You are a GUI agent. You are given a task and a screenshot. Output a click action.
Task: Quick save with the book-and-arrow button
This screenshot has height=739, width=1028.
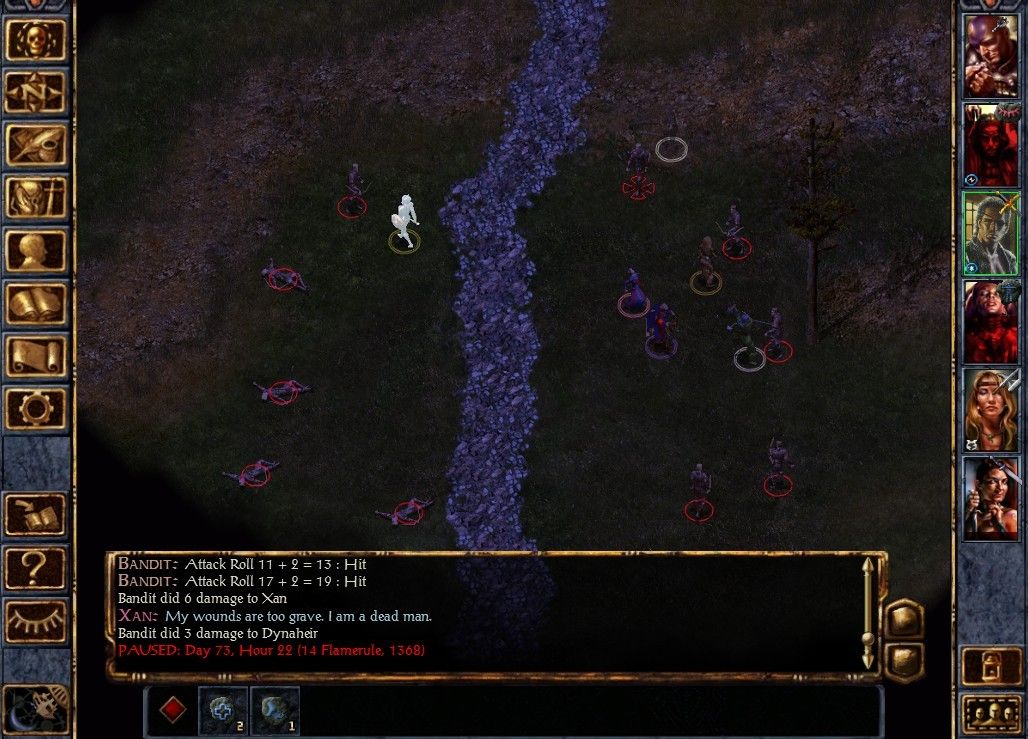pyautogui.click(x=36, y=515)
